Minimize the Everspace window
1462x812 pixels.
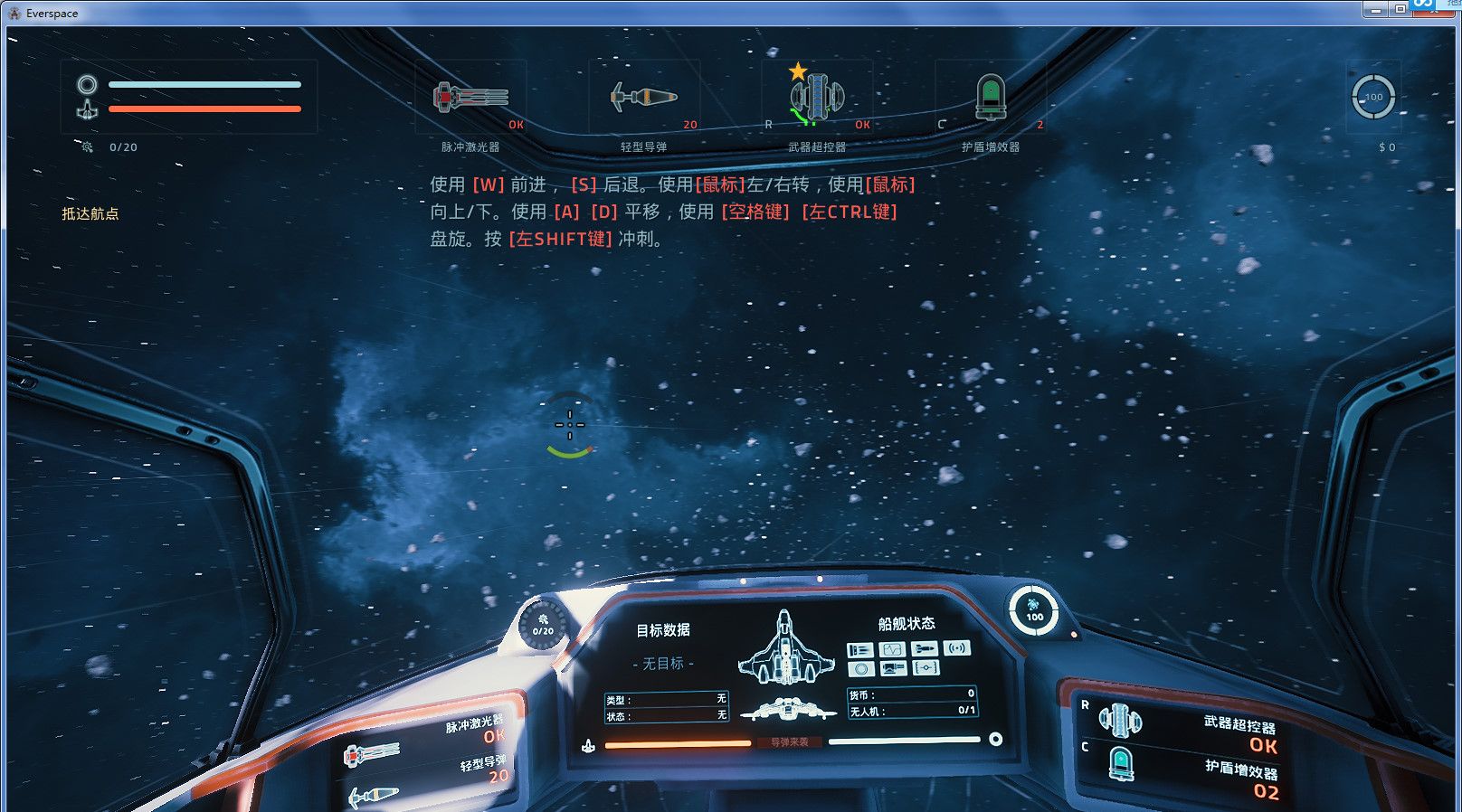point(1375,9)
